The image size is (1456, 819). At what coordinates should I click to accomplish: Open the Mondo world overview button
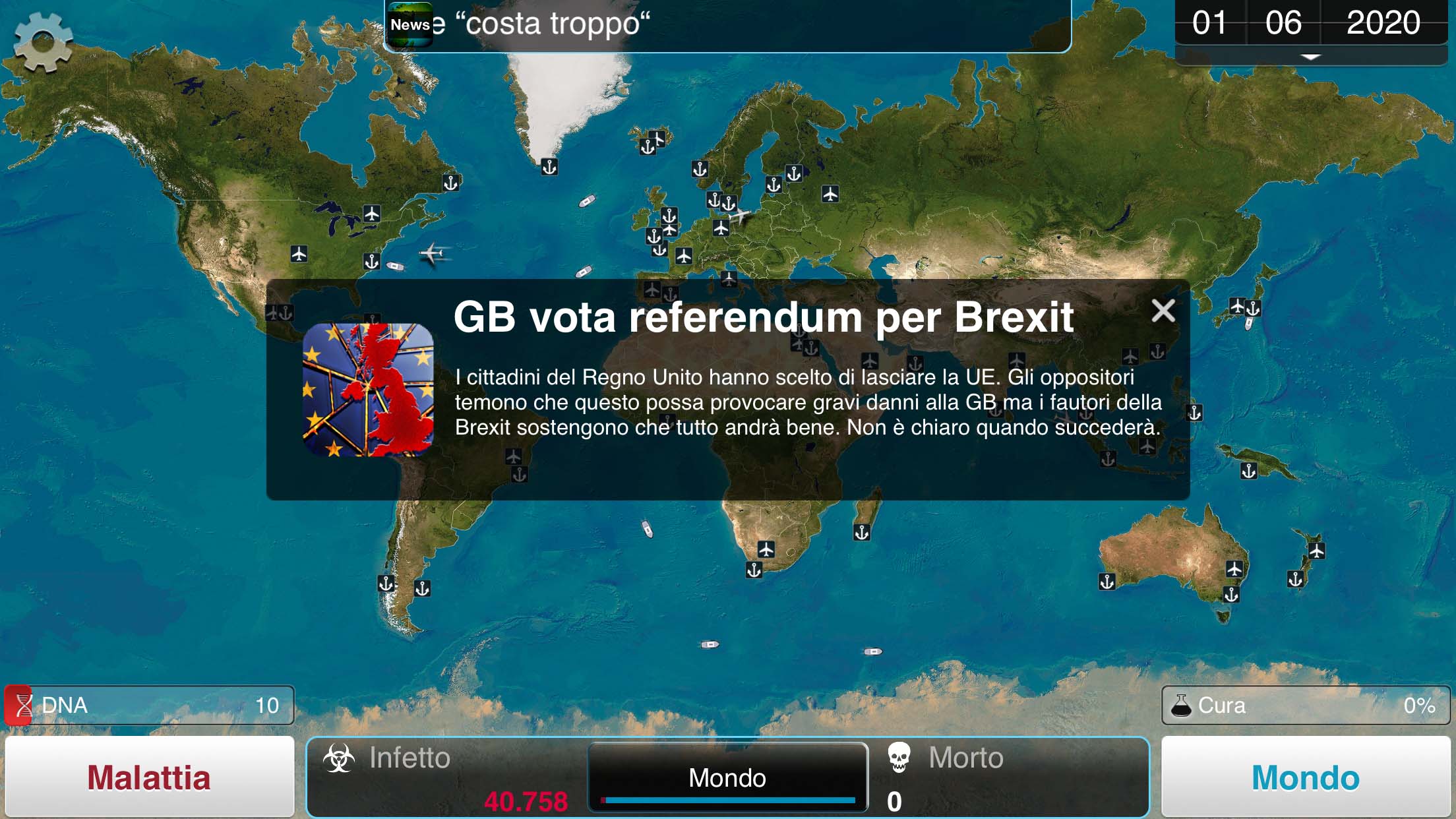click(x=1305, y=777)
